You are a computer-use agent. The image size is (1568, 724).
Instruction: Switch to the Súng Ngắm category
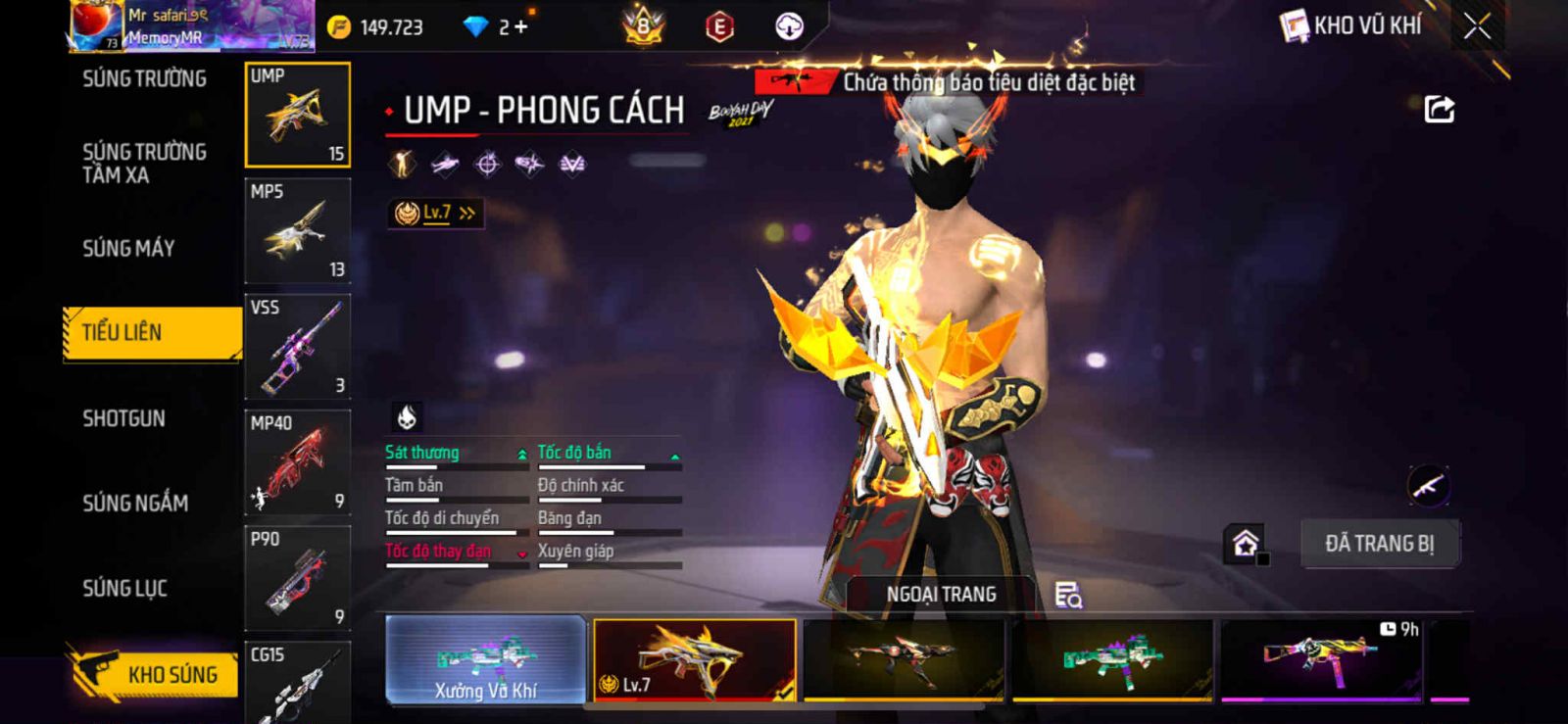coord(135,504)
